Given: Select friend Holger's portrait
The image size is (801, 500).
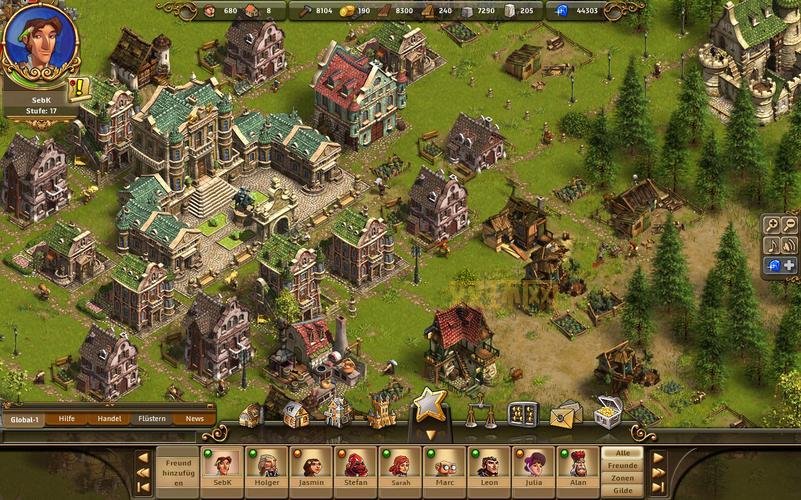Looking at the screenshot, I should tap(267, 468).
